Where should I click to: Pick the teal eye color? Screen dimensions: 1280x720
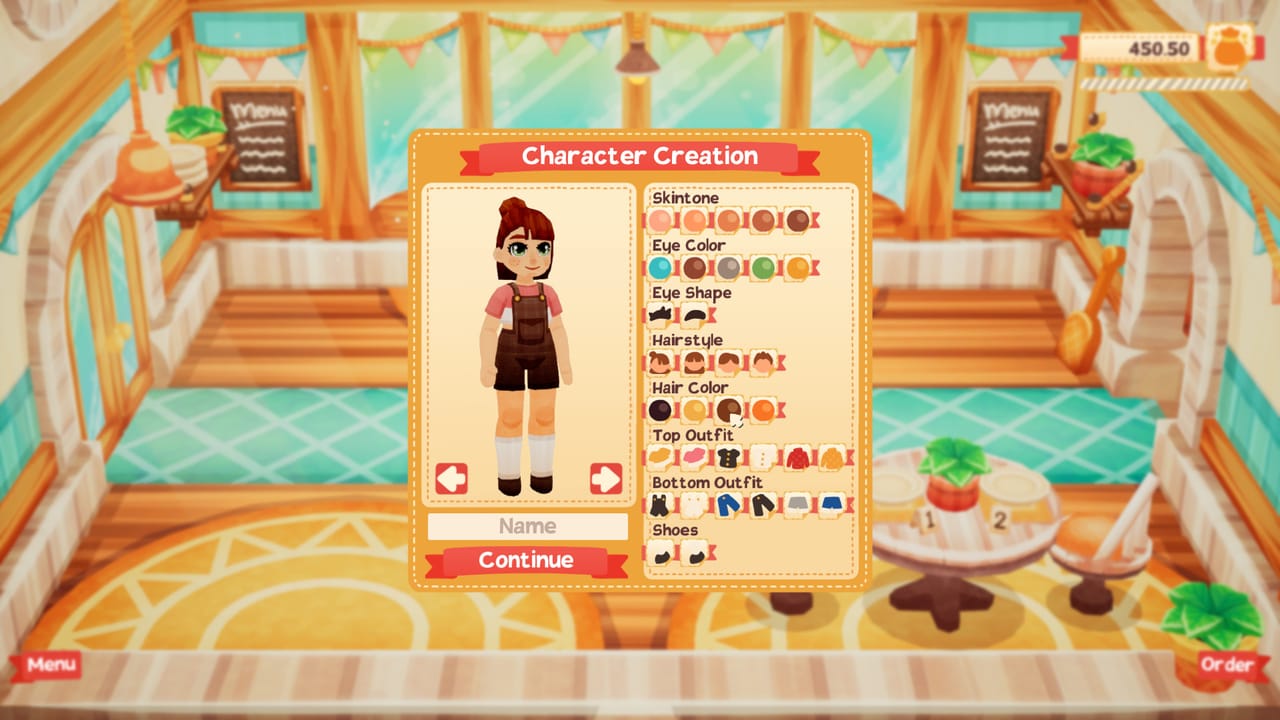coord(661,268)
